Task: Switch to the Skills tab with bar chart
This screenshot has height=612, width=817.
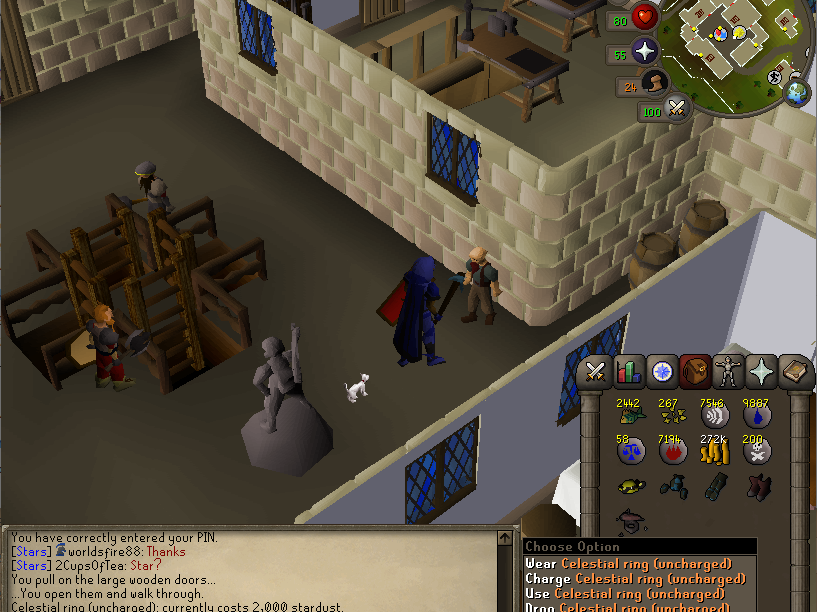Action: point(629,373)
